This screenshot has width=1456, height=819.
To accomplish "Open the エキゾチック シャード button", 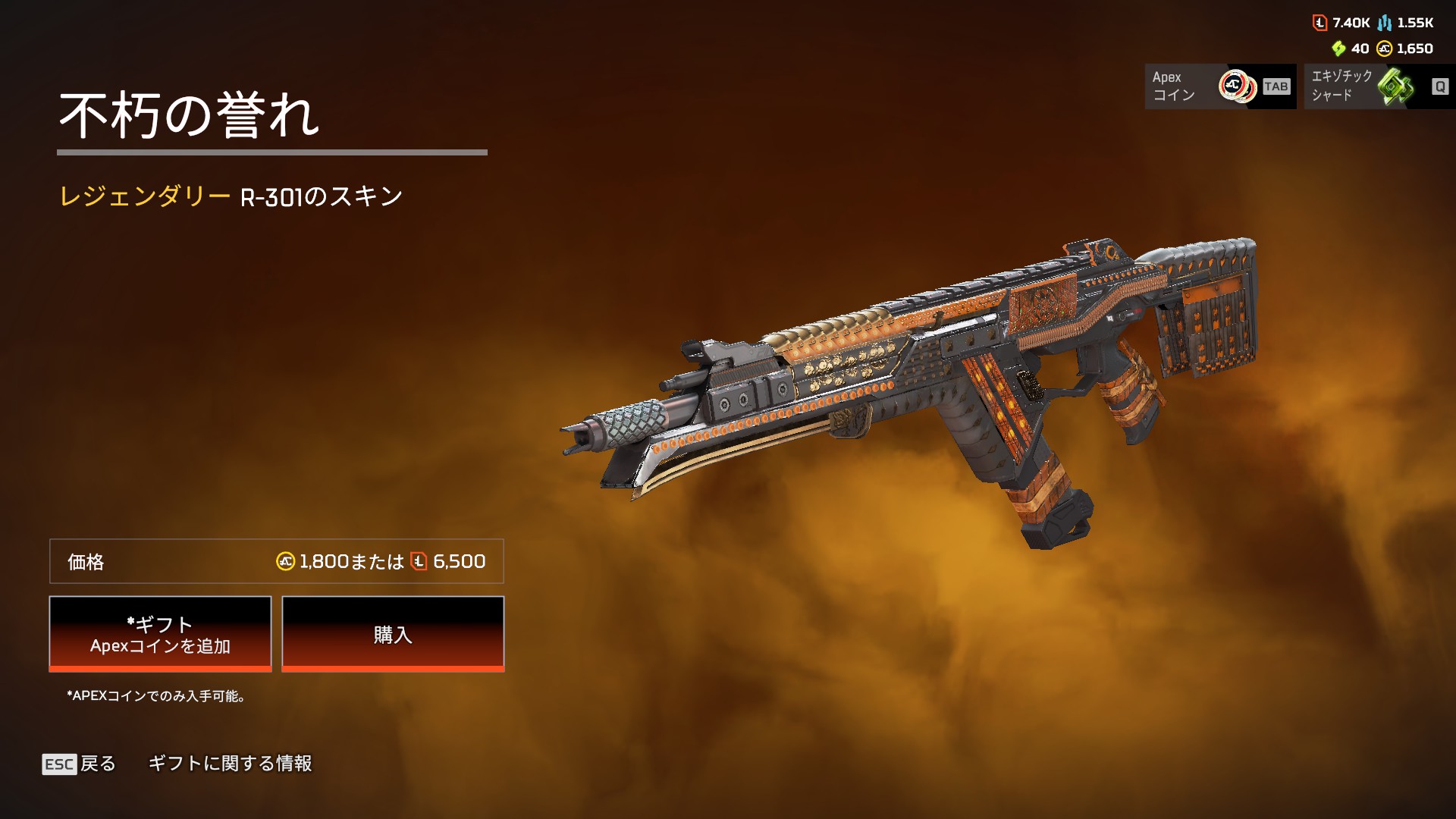I will pos(1379,86).
